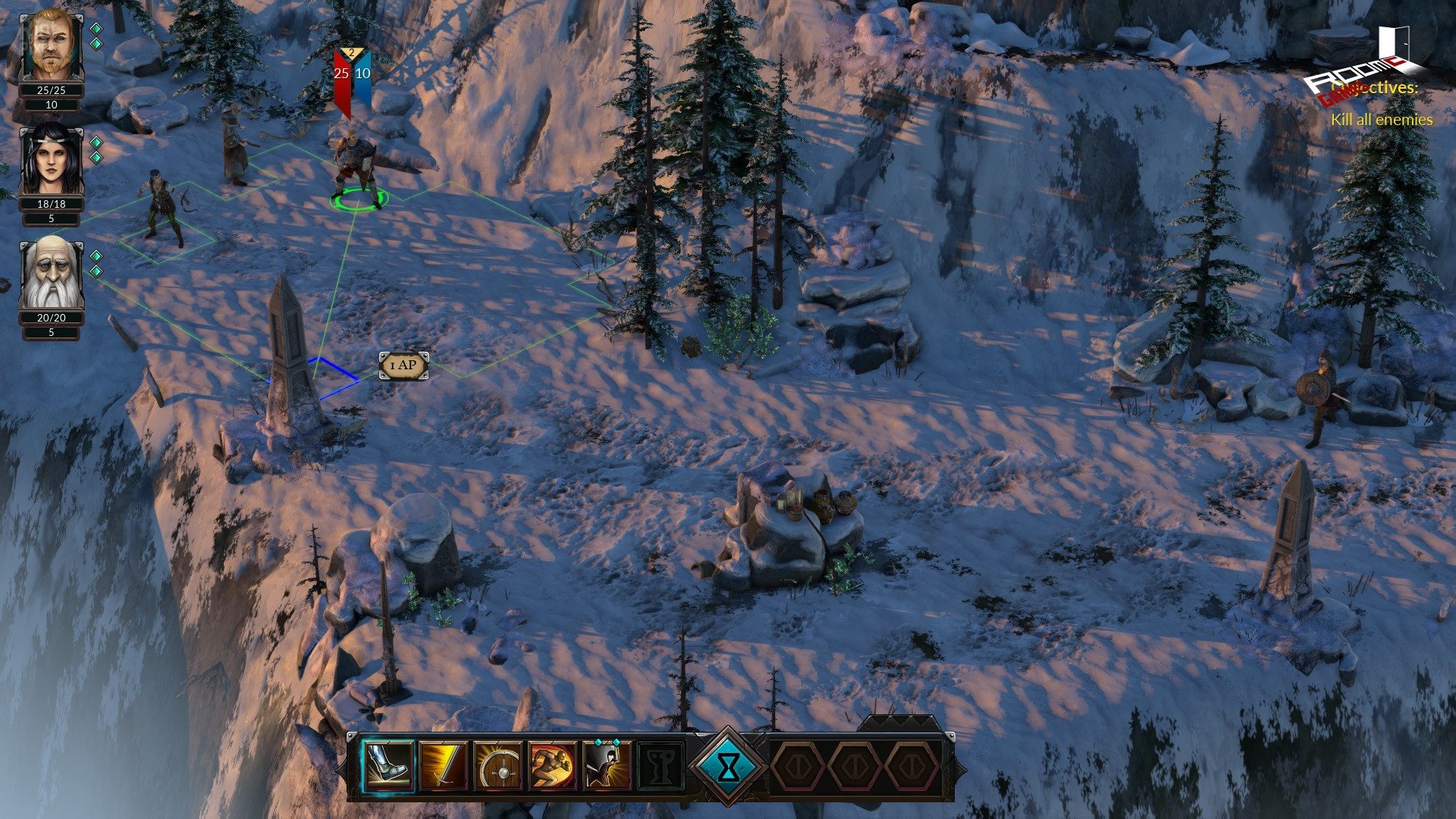Select the dark-haired woman portrait
The image size is (1456, 819).
[x=51, y=159]
